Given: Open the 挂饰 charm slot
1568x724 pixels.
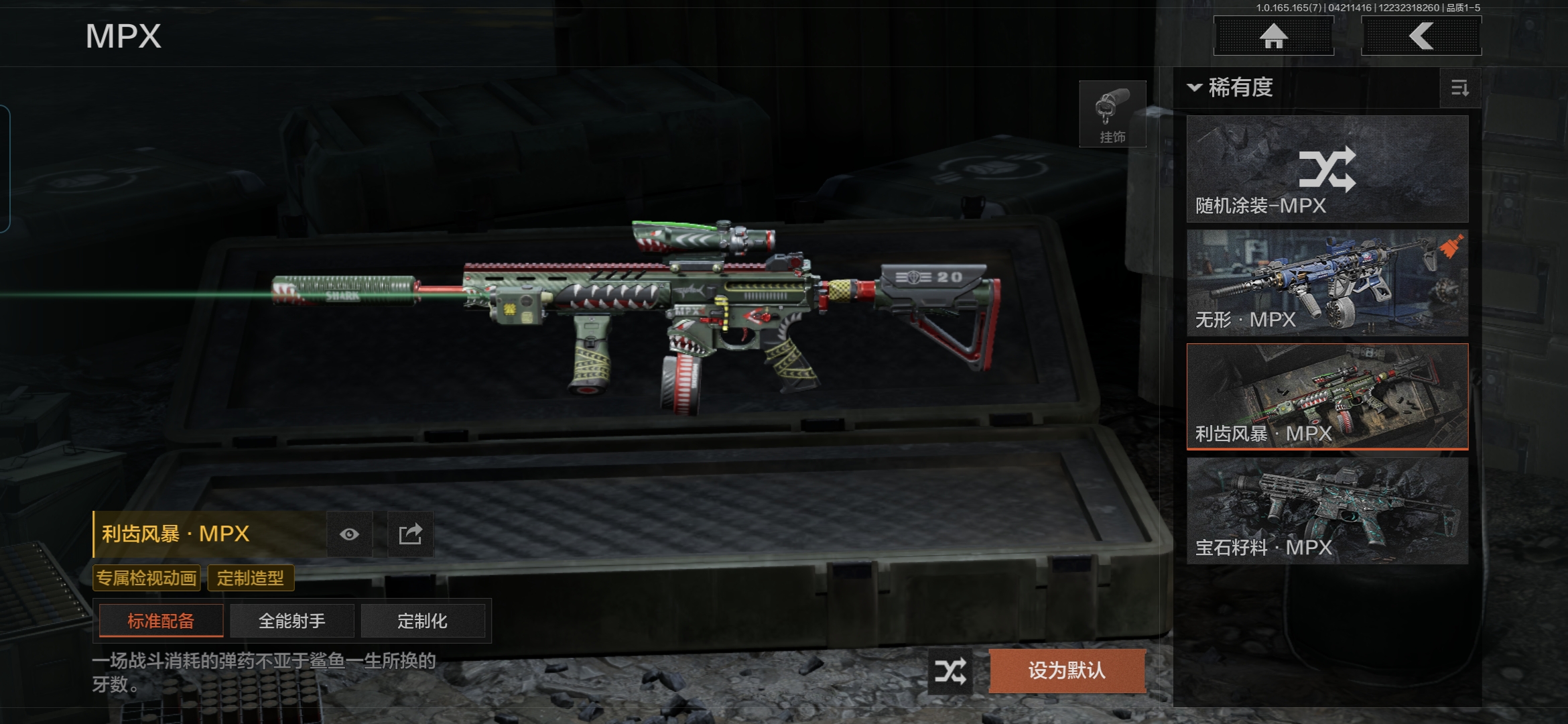Looking at the screenshot, I should coord(1112,114).
